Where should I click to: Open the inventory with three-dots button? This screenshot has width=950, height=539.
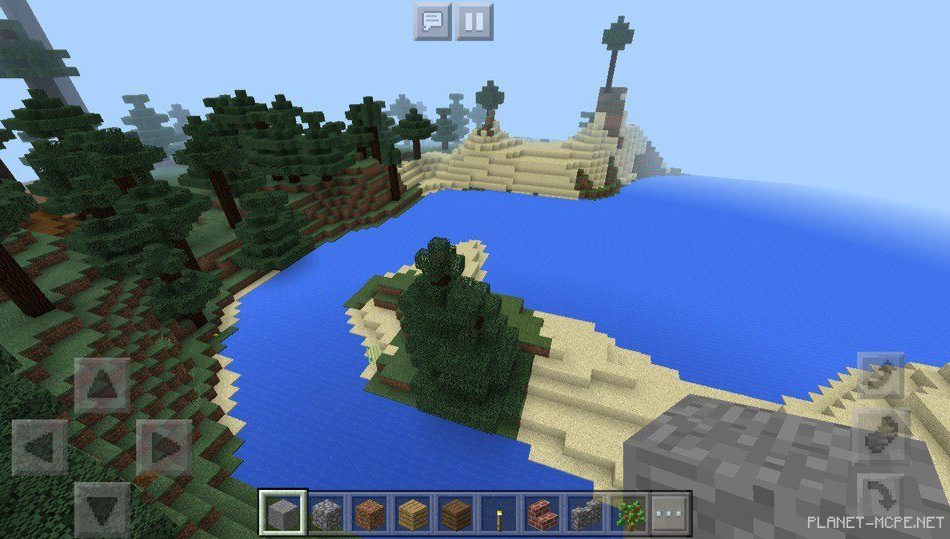(x=671, y=514)
